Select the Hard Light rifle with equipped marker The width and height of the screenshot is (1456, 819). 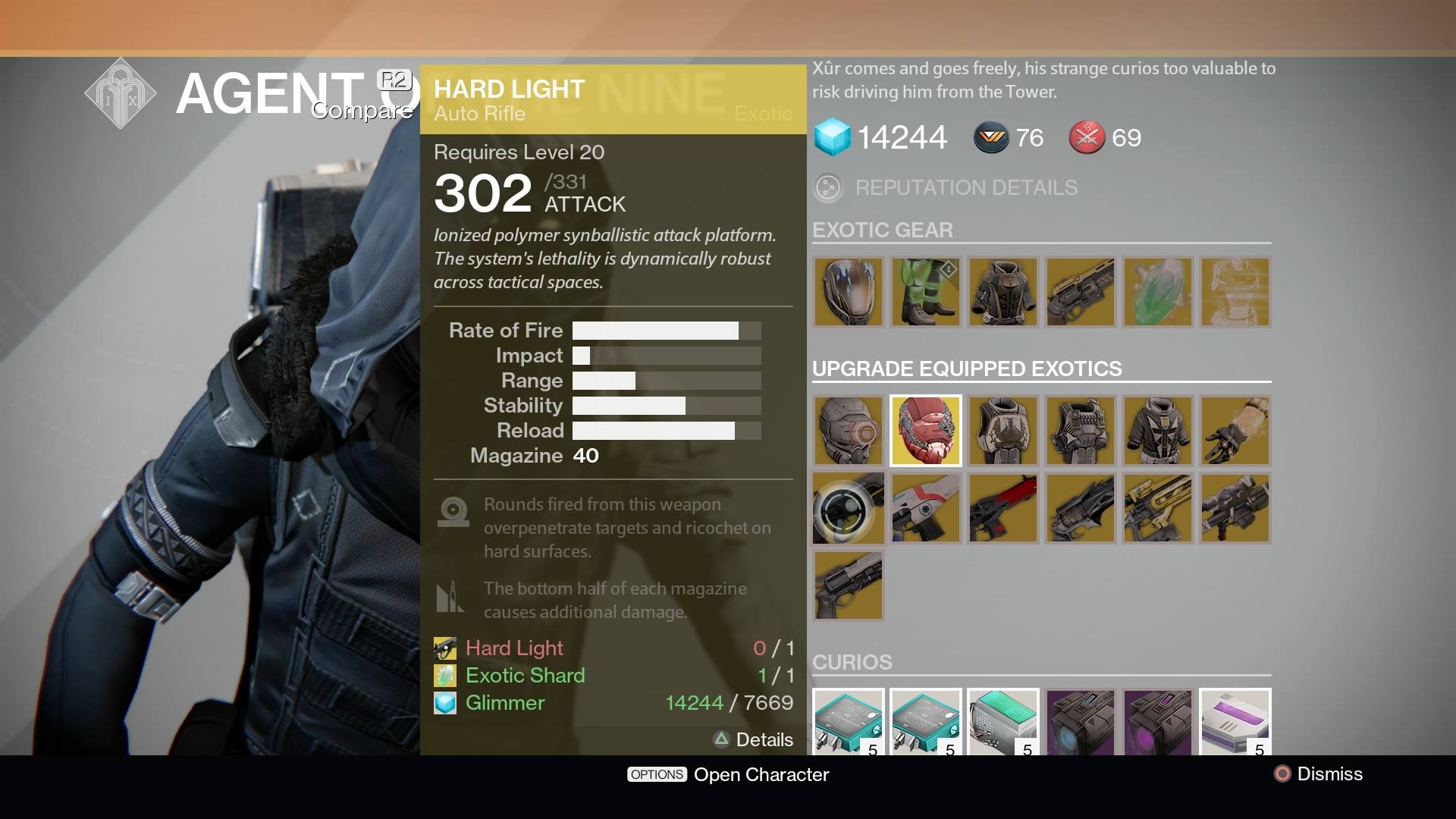pos(848,508)
